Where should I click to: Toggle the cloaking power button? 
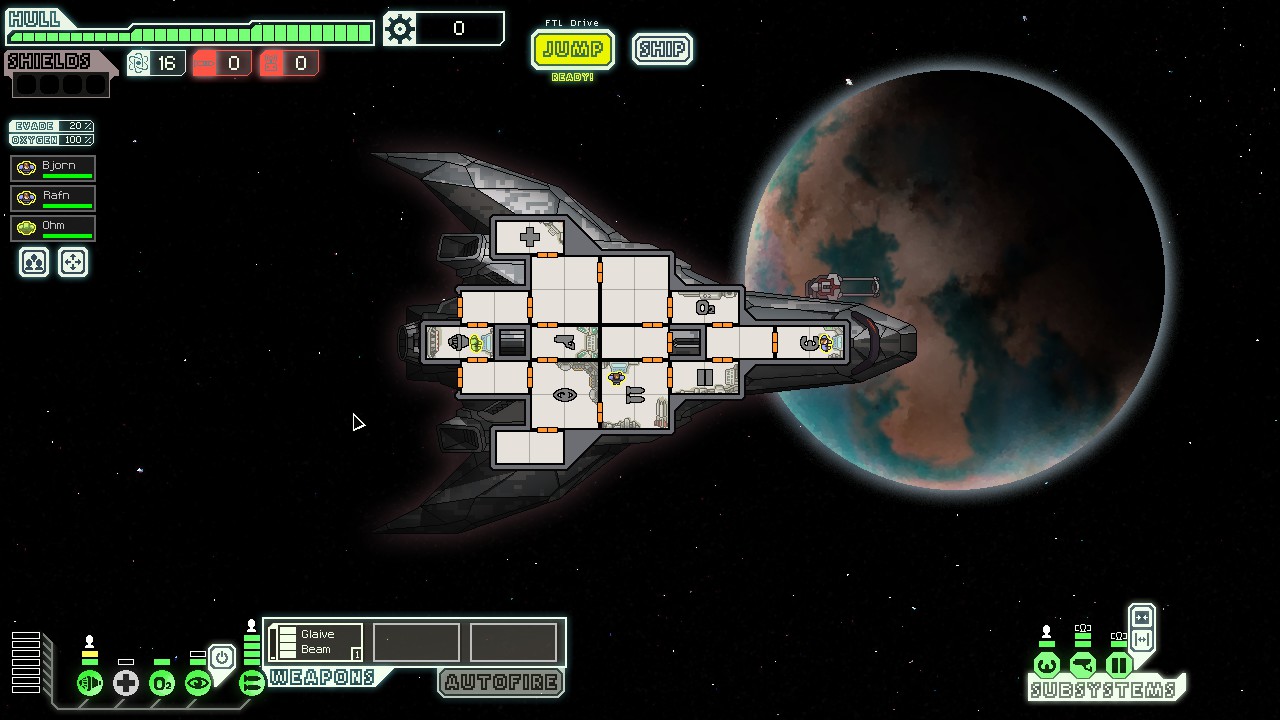pos(222,657)
